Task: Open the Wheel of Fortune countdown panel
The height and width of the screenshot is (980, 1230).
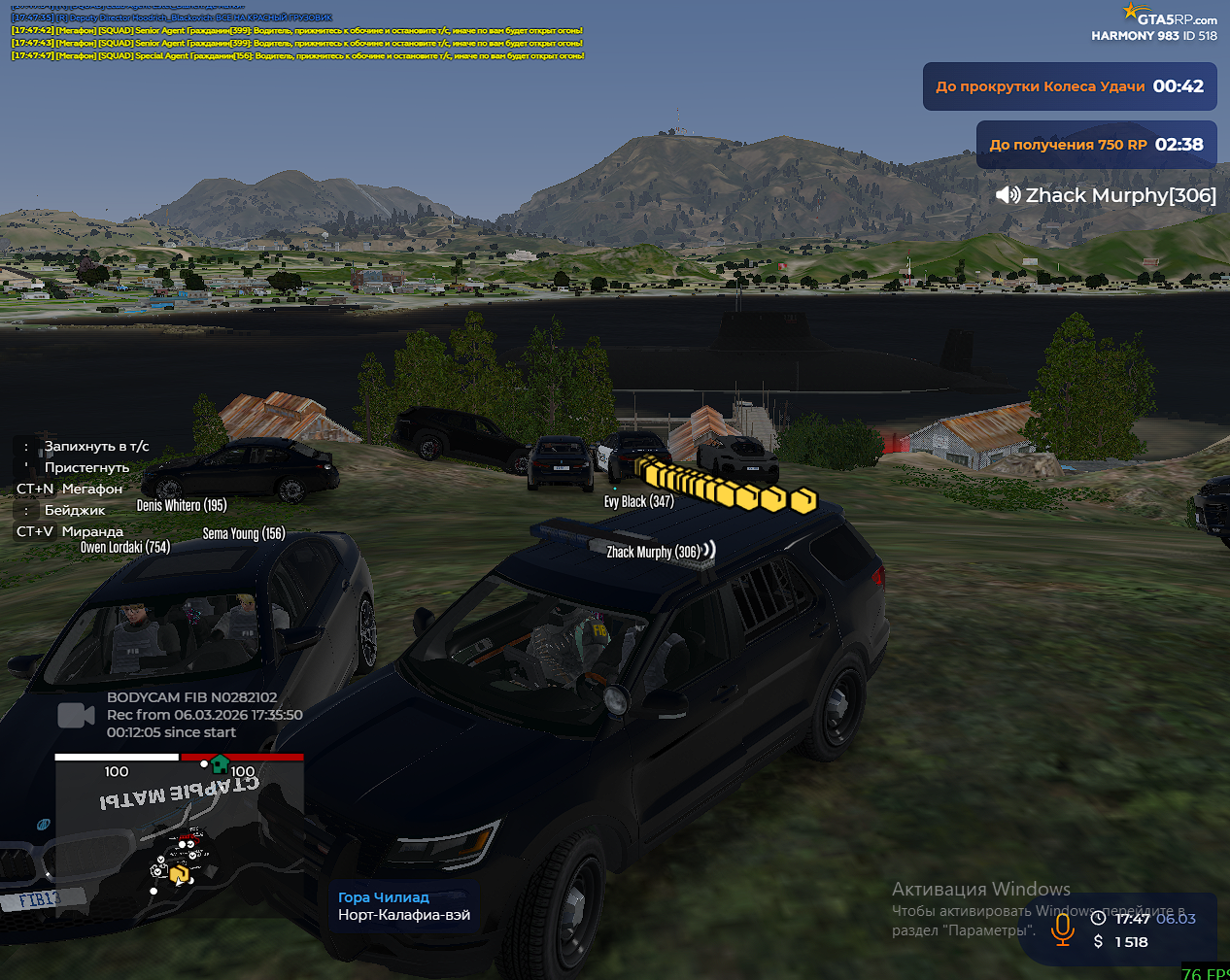Action: 1069,86
